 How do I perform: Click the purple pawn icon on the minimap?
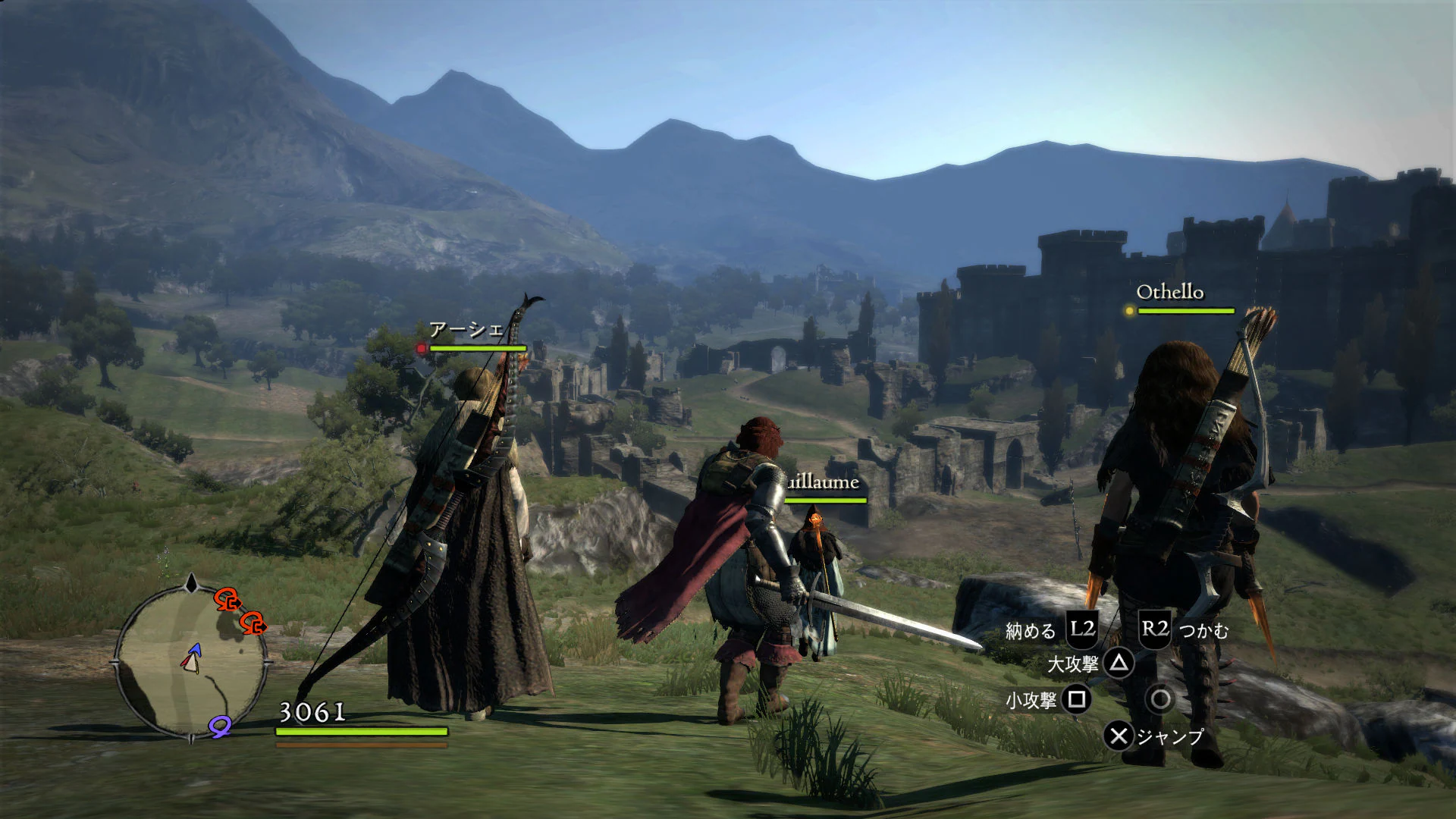(x=220, y=726)
